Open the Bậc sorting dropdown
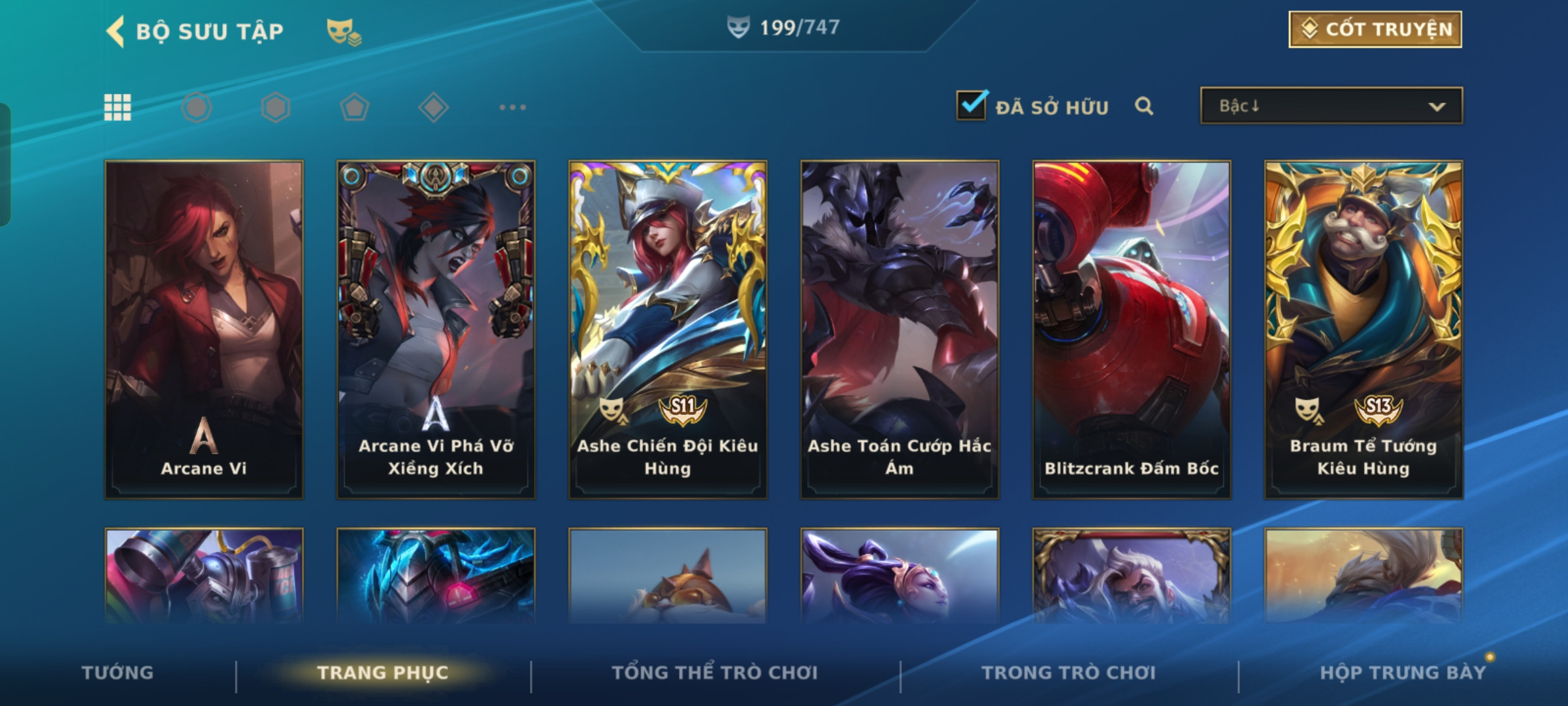This screenshot has height=706, width=1568. 1331,106
